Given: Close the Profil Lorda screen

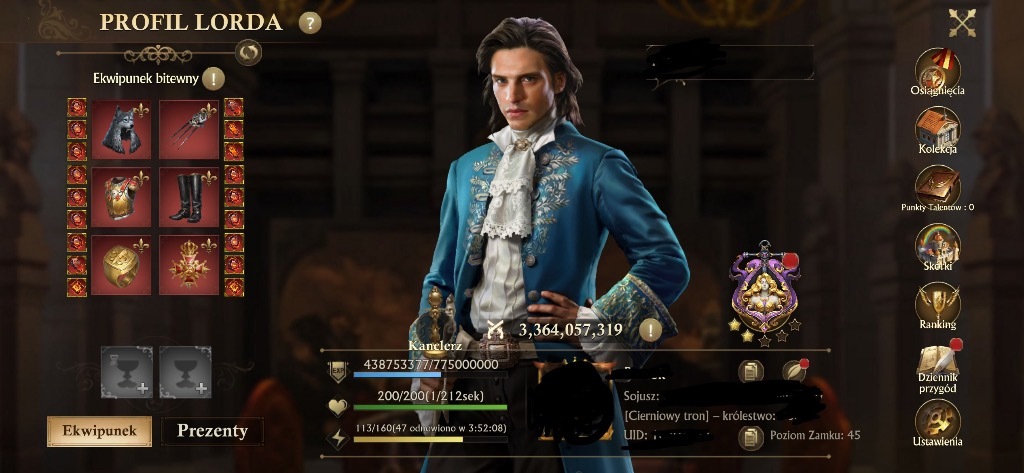Looking at the screenshot, I should point(962,22).
